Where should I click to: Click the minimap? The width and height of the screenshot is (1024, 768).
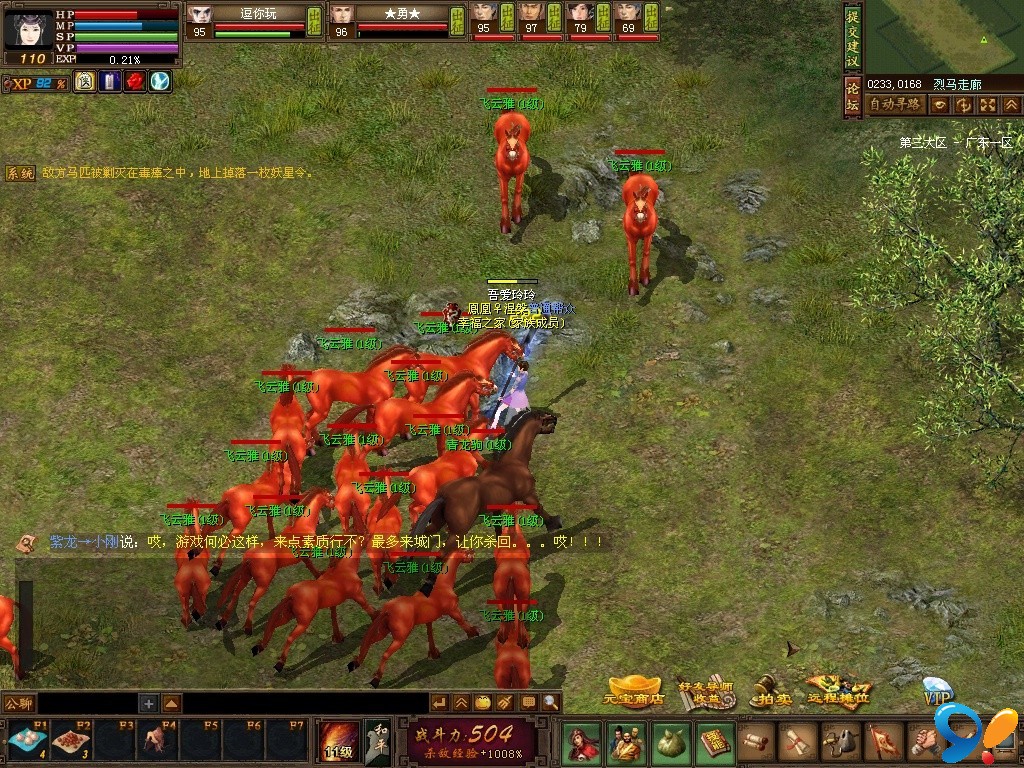coord(944,36)
